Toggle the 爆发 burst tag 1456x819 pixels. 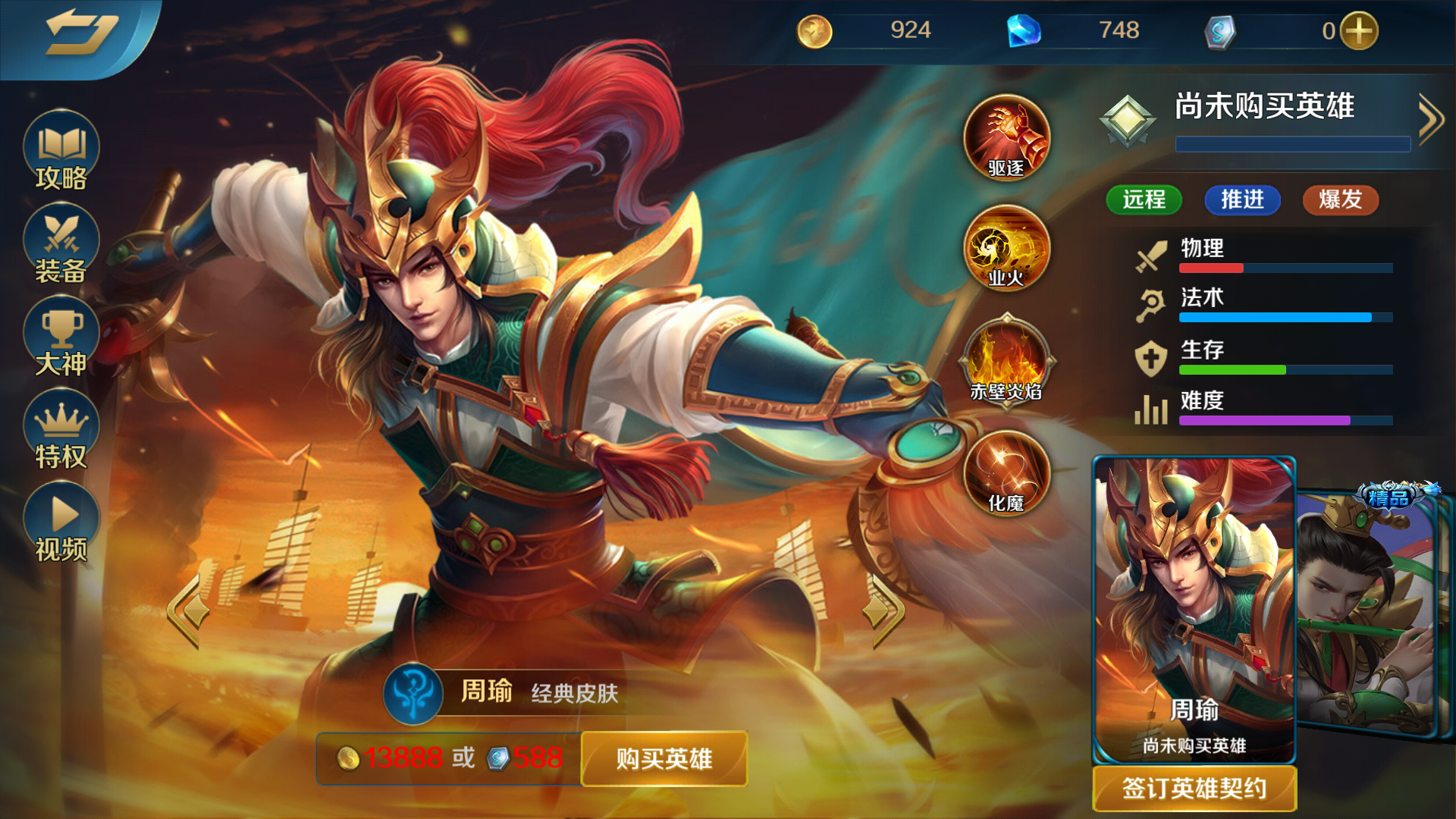(x=1339, y=200)
